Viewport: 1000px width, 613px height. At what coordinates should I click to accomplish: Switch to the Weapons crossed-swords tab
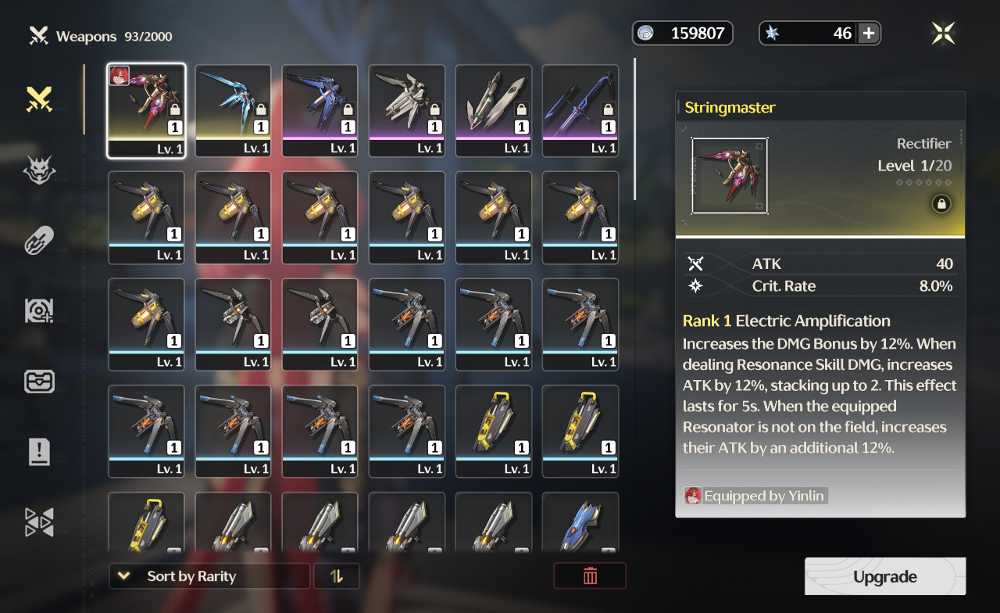(39, 99)
